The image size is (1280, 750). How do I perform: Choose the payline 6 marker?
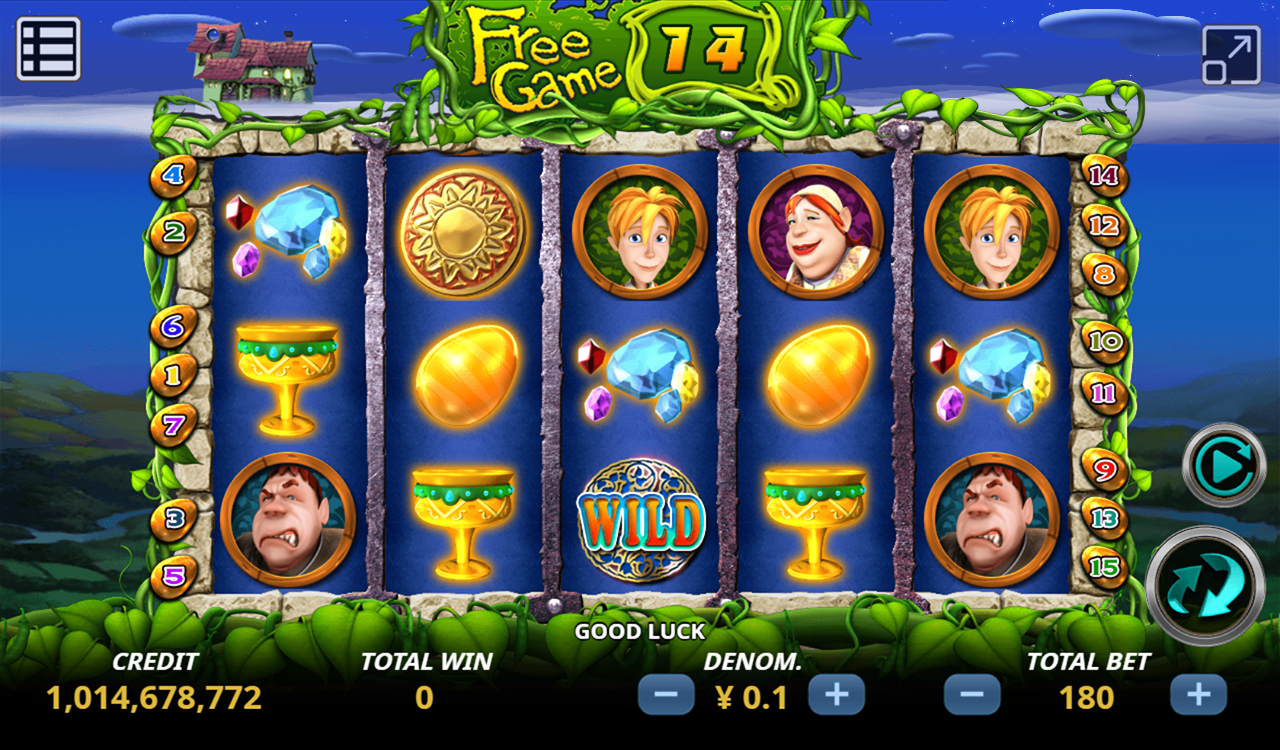(174, 326)
